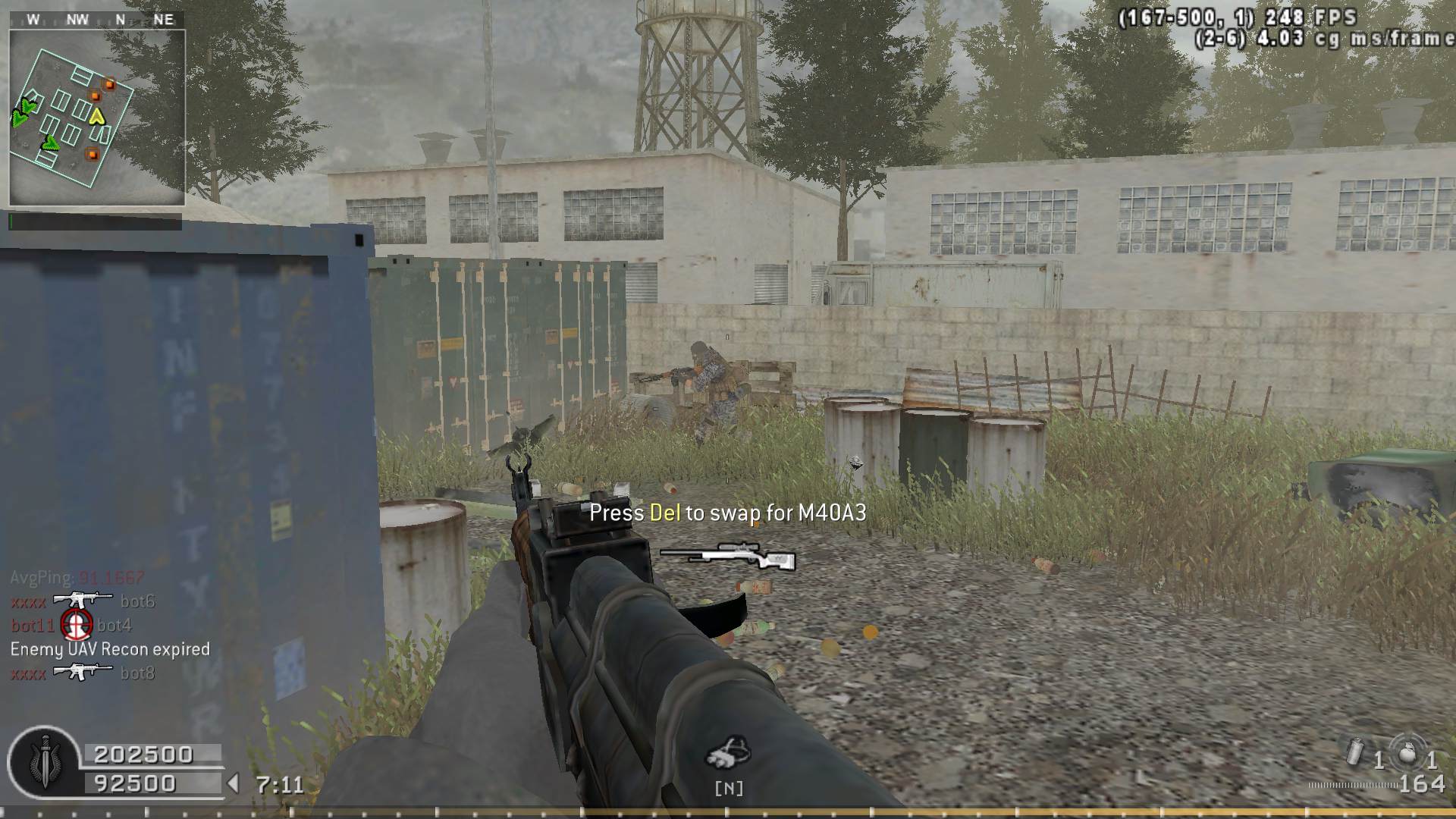Viewport: 1456px width, 819px height.
Task: Select the yellow player arrow on the minimap
Action: coord(96,116)
